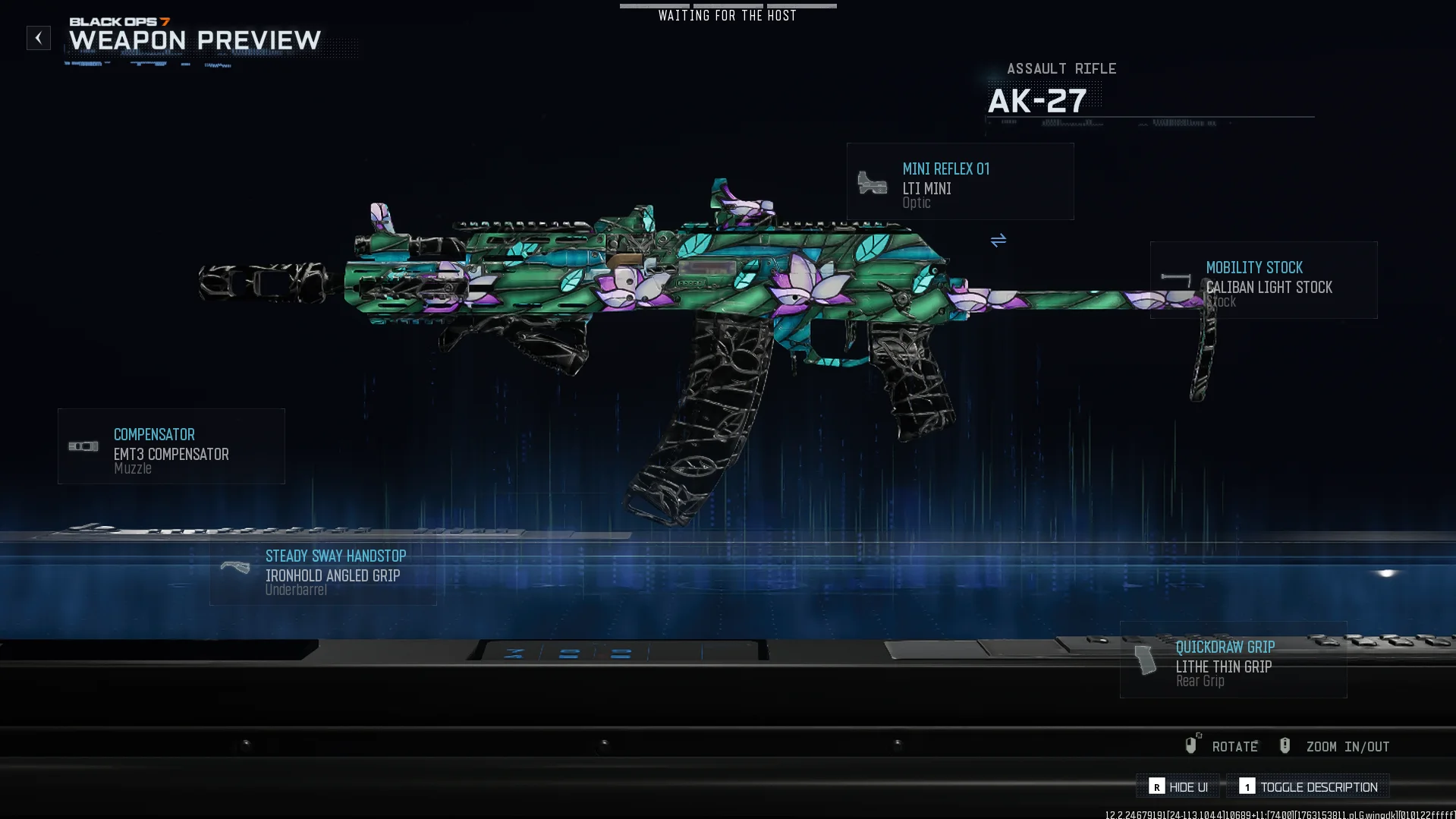Click the swap arrows icon
Image resolution: width=1456 pixels, height=819 pixels.
tap(998, 241)
